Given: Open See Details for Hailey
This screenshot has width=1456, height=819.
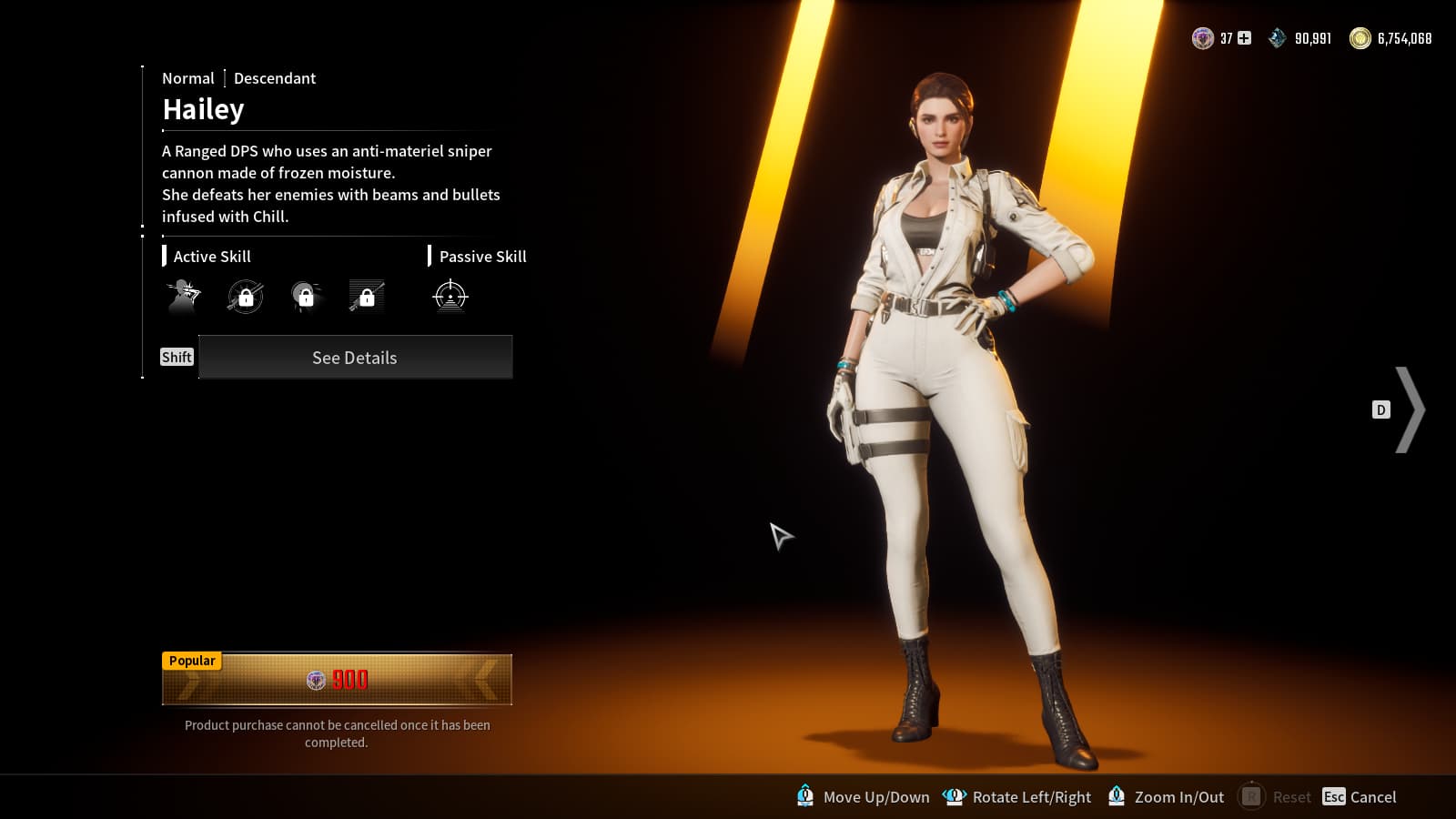Looking at the screenshot, I should [355, 358].
